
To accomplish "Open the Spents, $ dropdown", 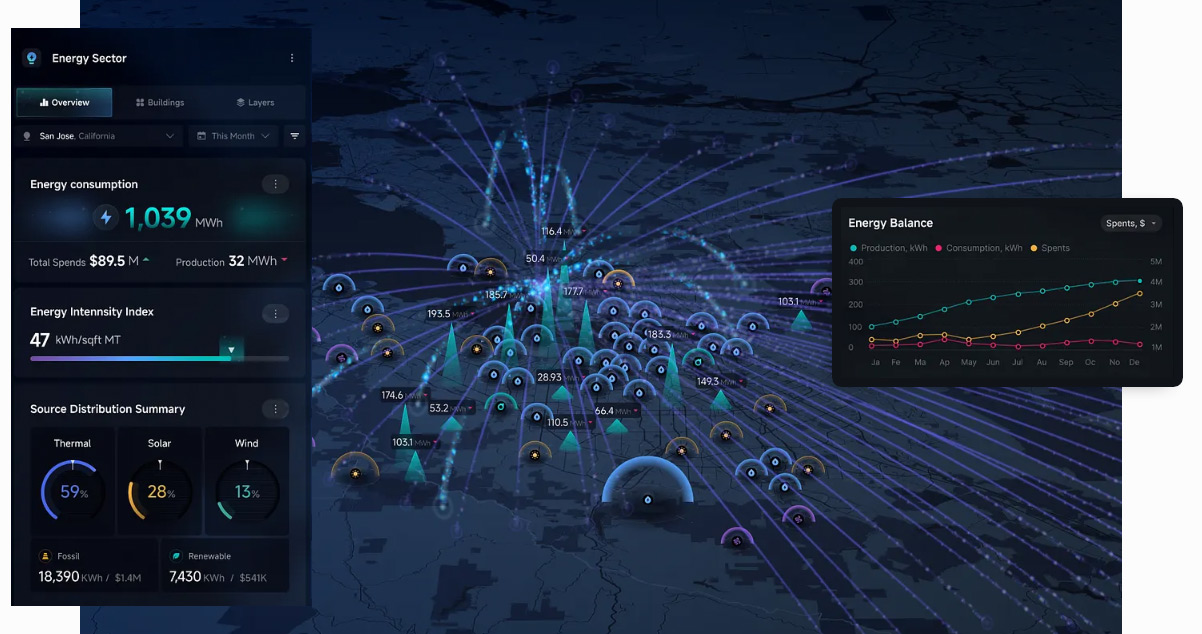I will click(1131, 223).
